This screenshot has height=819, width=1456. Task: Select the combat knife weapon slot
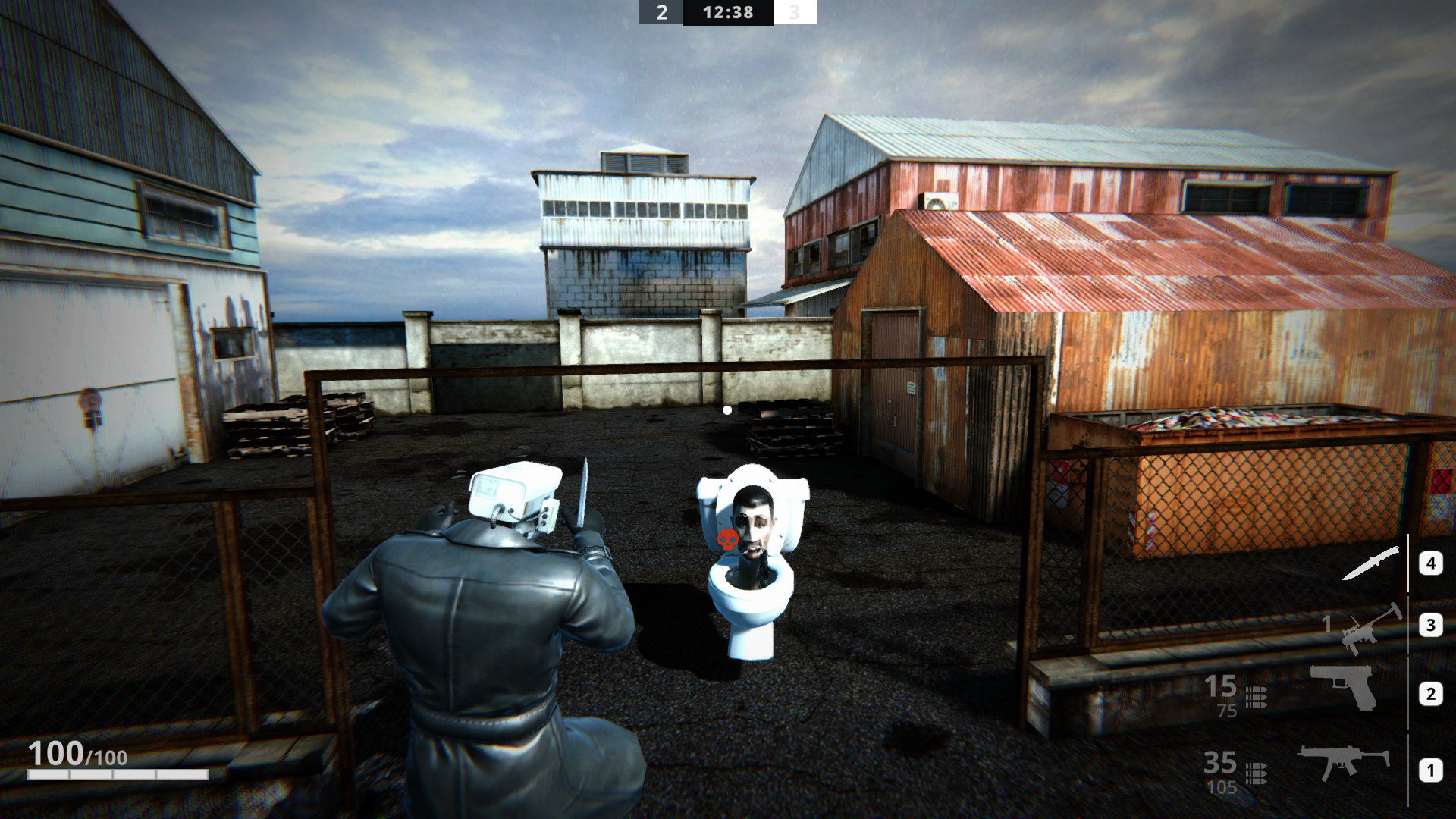pos(1371,563)
